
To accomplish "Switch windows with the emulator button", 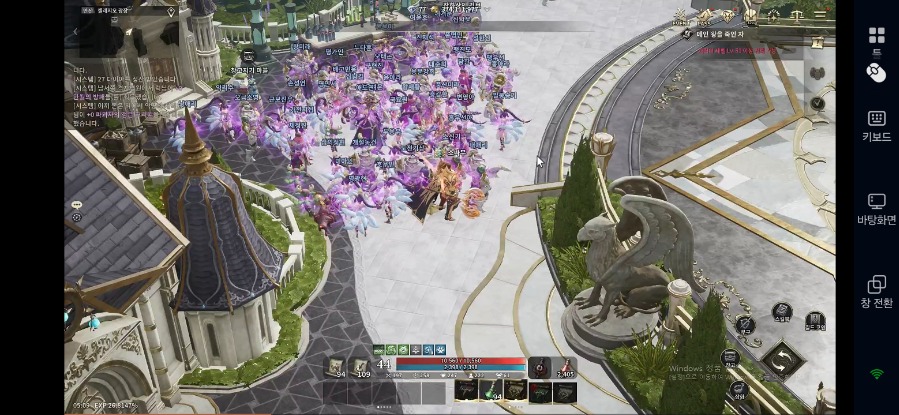I will [x=876, y=292].
